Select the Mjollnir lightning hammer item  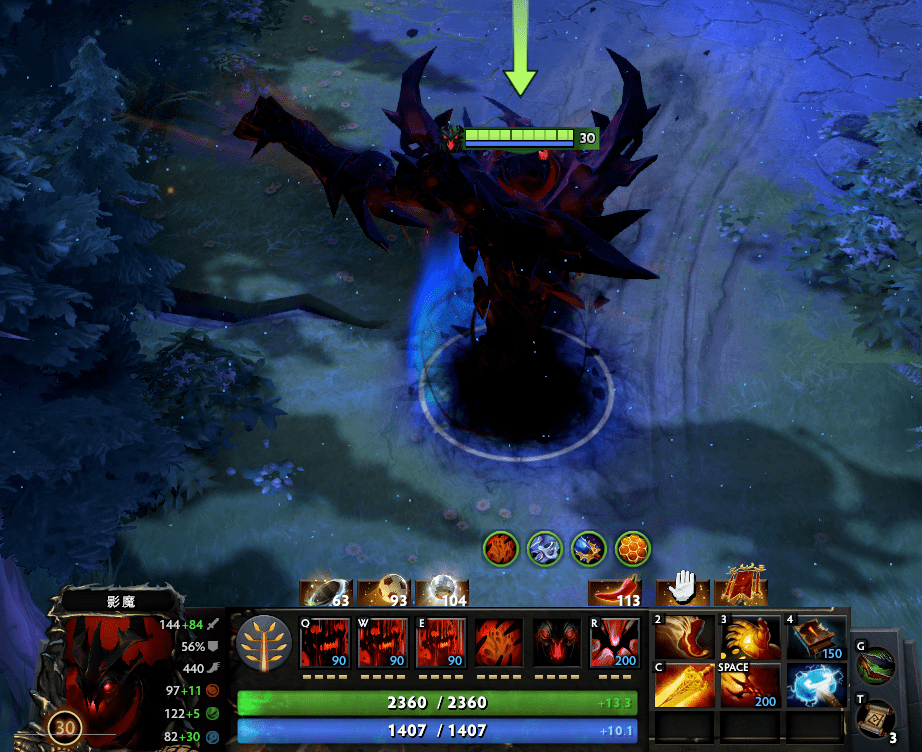point(815,686)
